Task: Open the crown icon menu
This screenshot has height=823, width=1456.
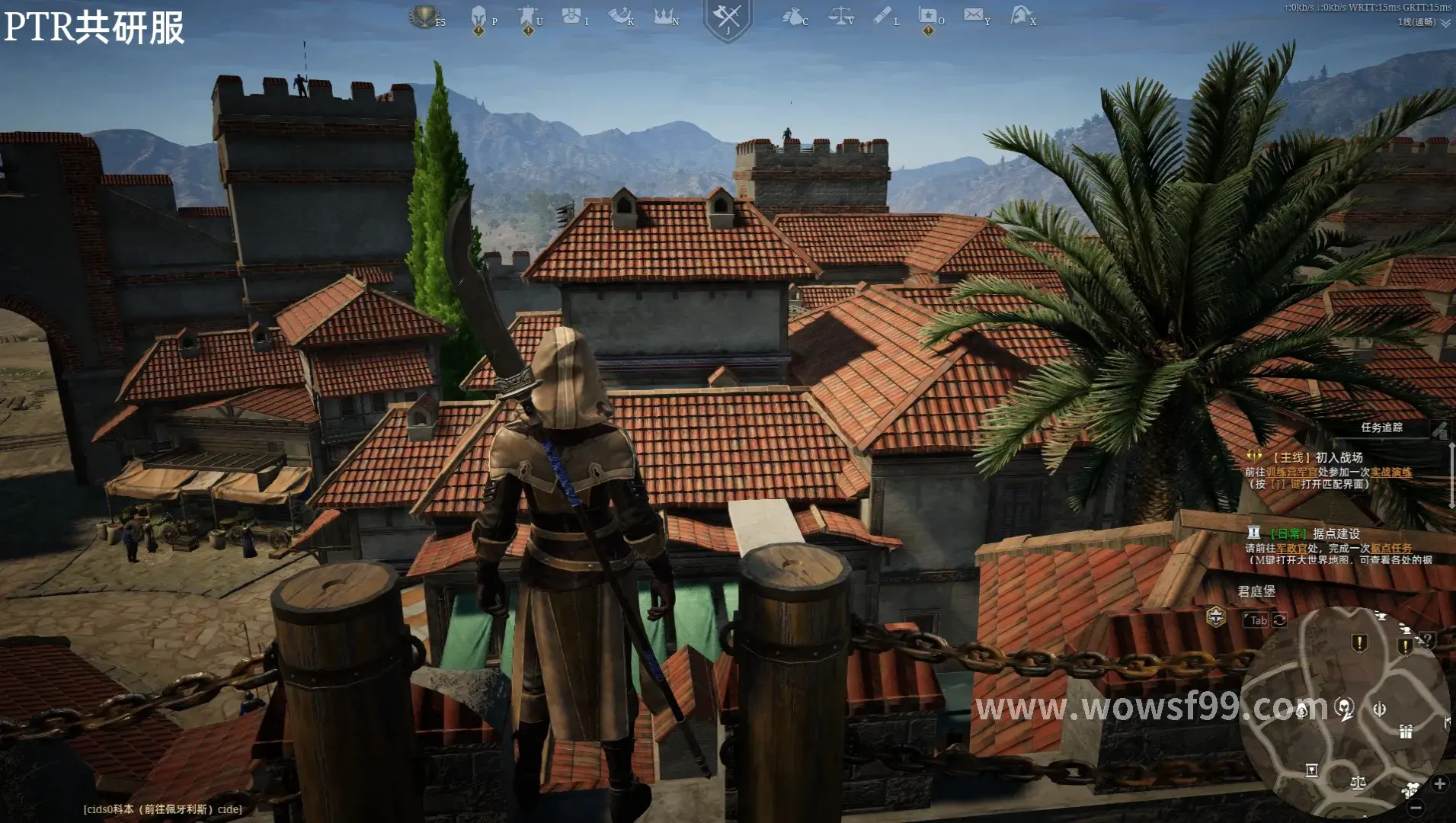Action: [664, 16]
